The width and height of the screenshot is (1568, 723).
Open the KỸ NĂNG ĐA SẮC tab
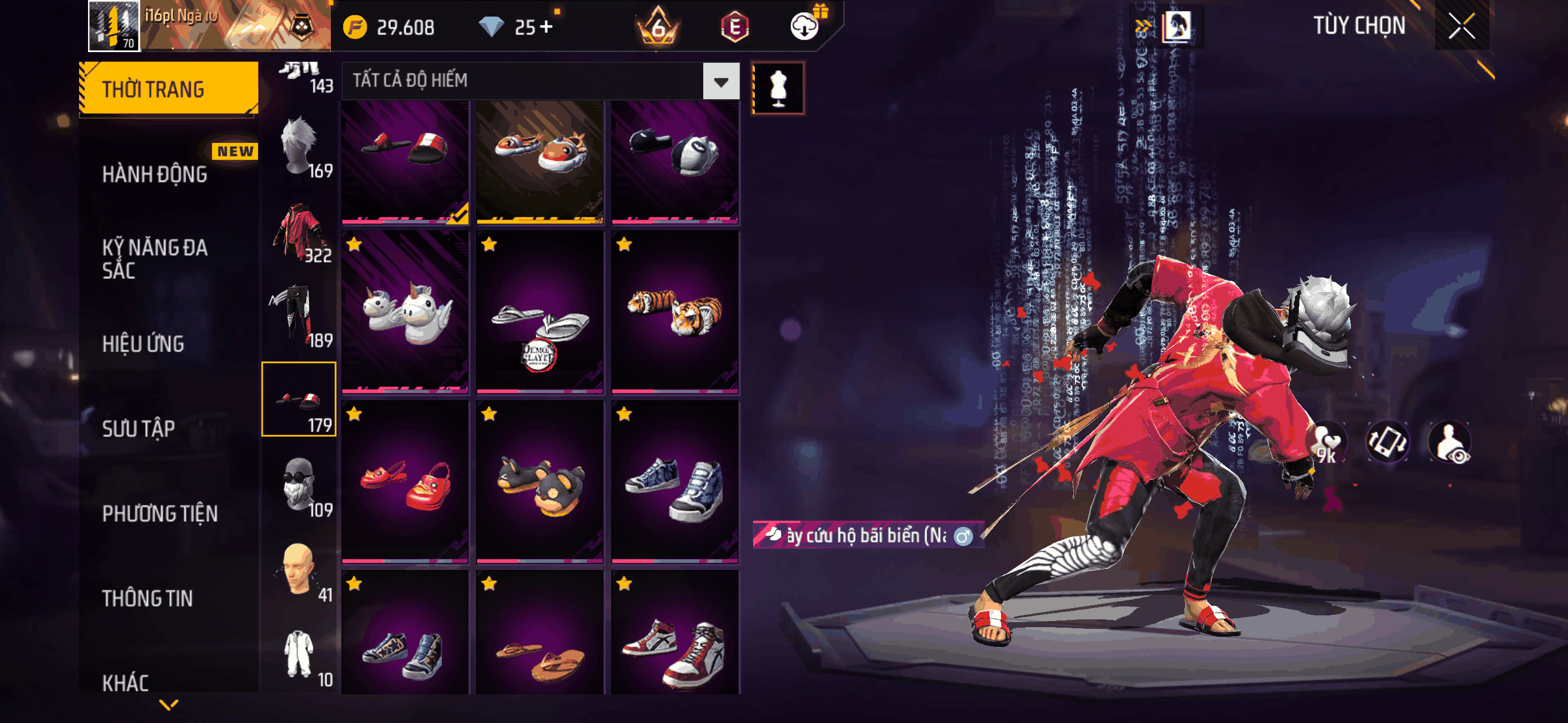(155, 258)
